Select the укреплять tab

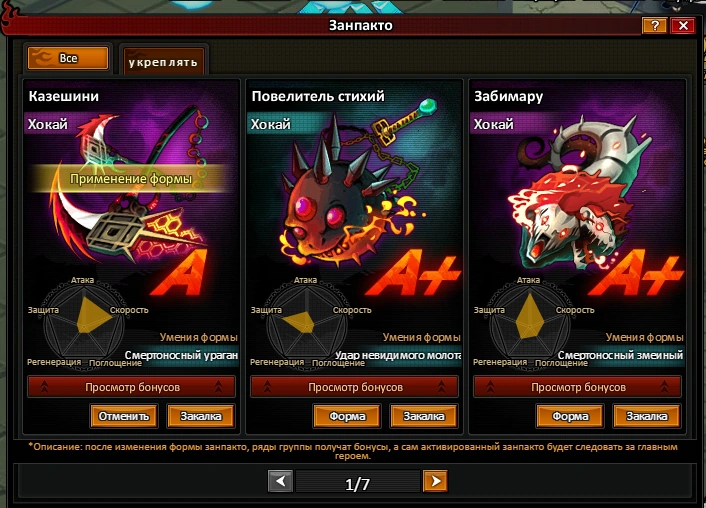(x=162, y=62)
